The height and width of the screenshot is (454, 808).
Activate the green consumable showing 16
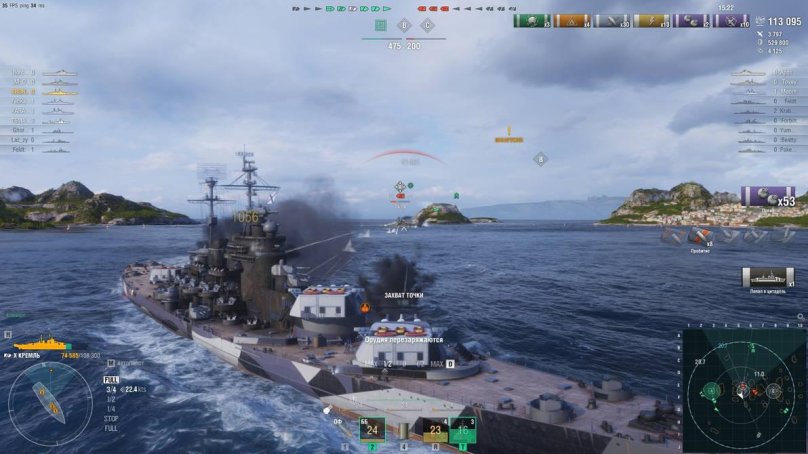(462, 430)
